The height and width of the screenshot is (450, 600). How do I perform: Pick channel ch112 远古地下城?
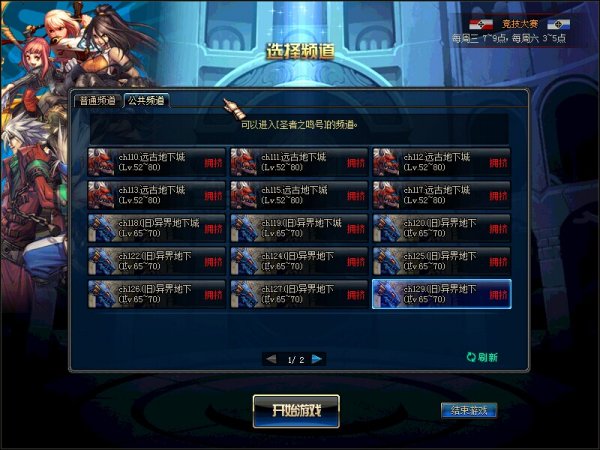click(442, 162)
